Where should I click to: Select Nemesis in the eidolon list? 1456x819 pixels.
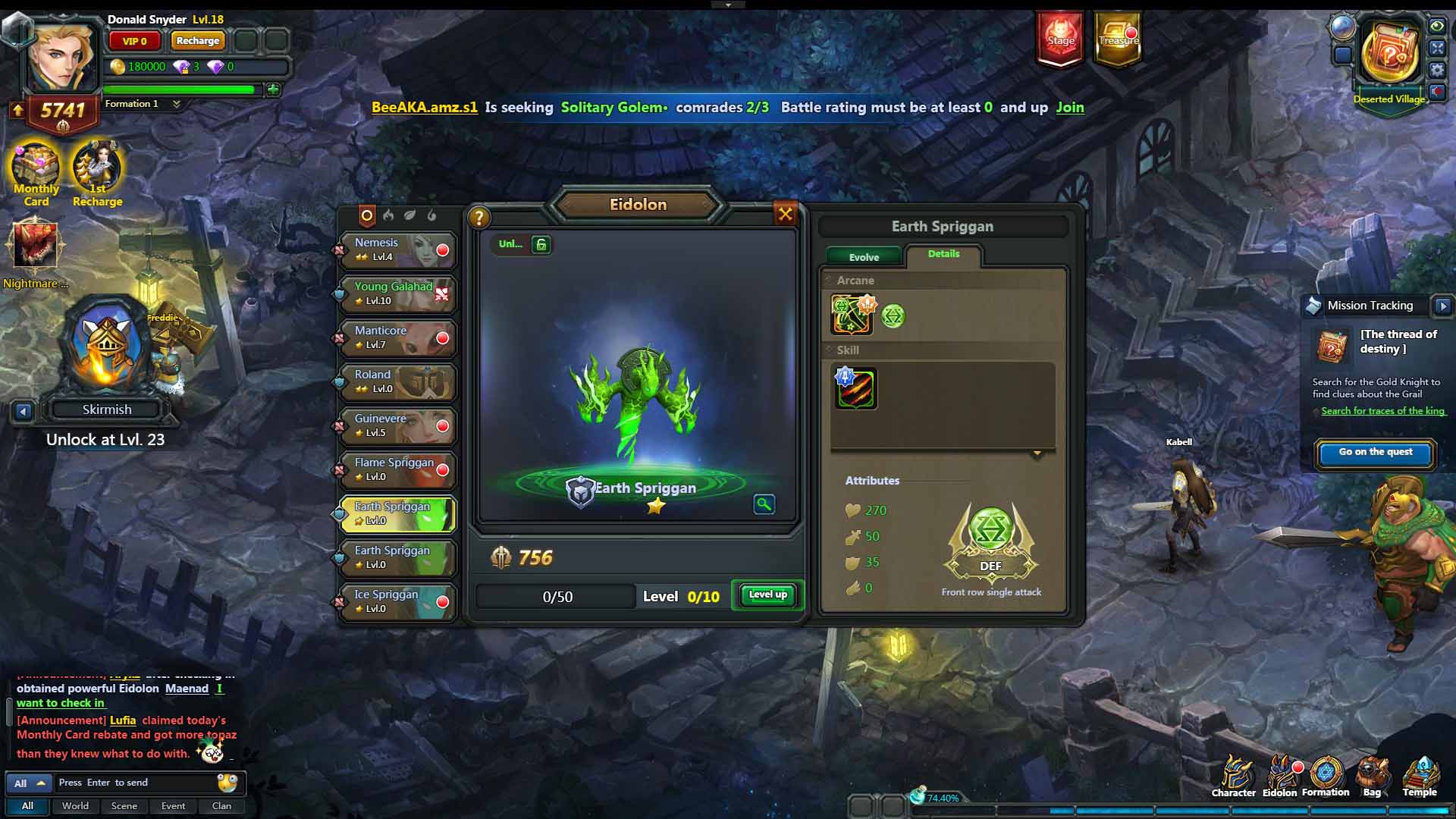[397, 250]
